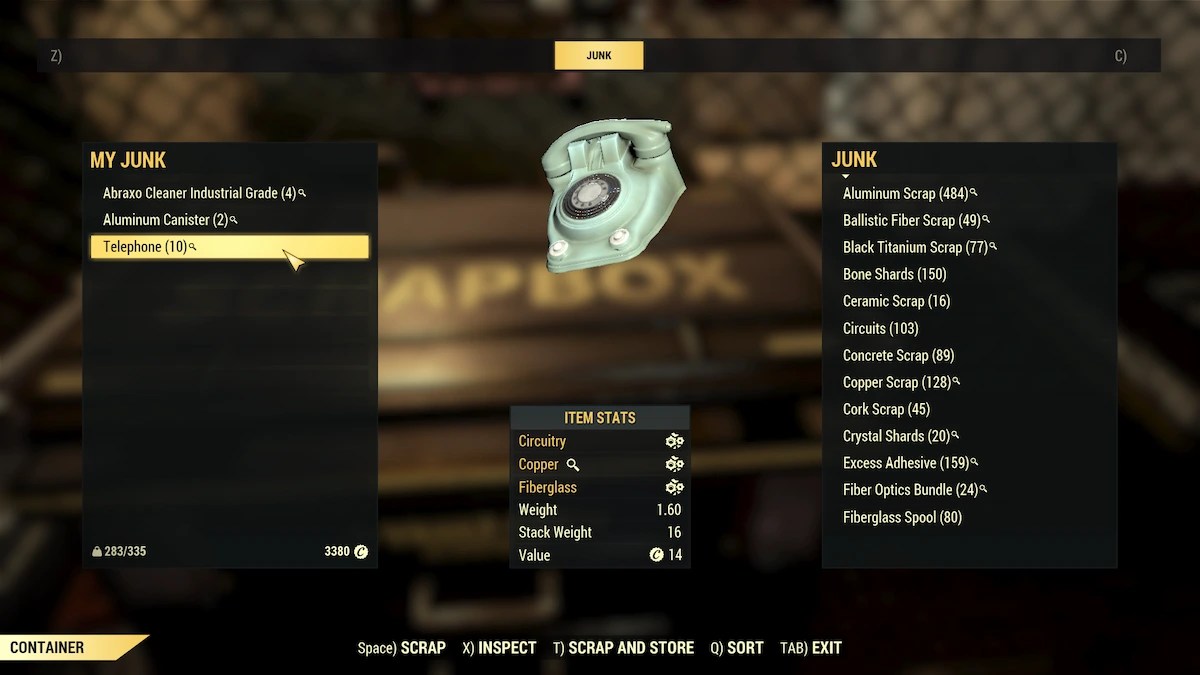1200x675 pixels.
Task: Pick the Circuits stash entry
Action: [x=880, y=328]
